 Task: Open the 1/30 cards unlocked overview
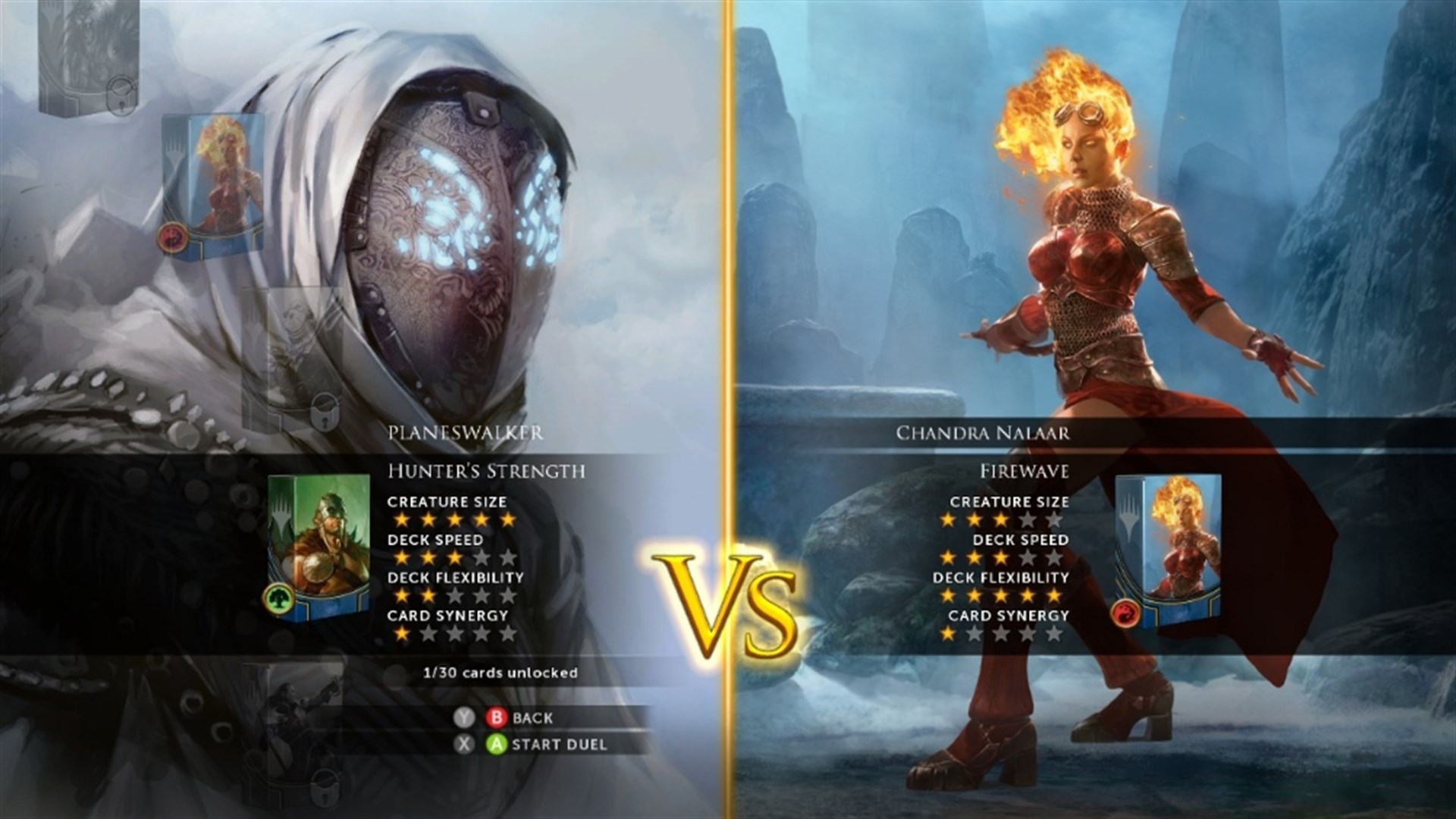click(500, 671)
